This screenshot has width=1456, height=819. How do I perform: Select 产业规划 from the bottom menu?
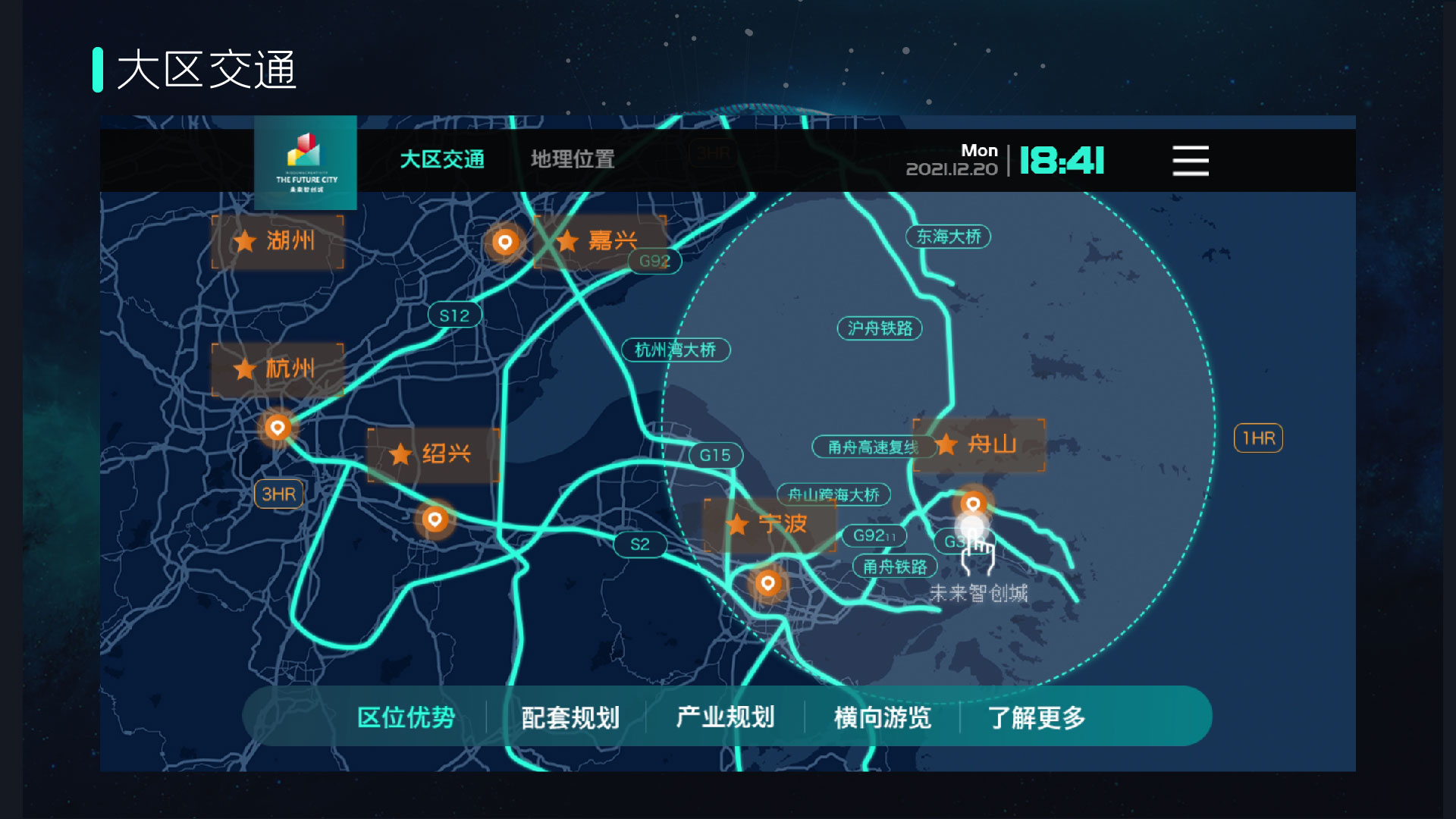click(x=726, y=716)
